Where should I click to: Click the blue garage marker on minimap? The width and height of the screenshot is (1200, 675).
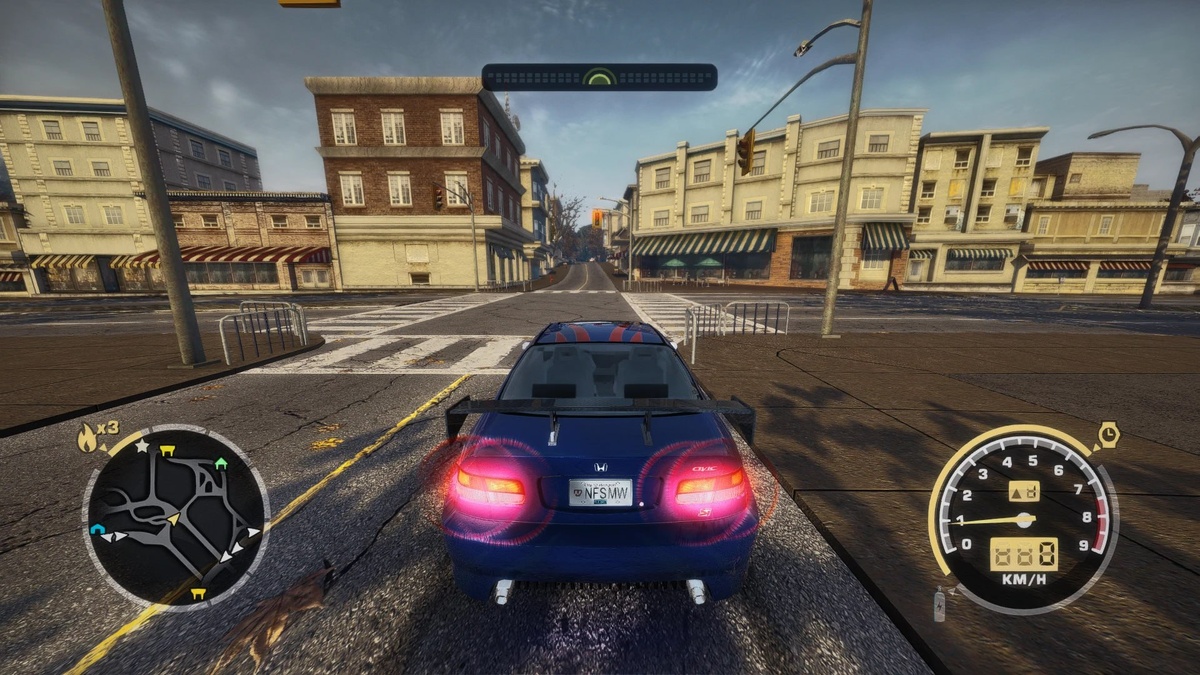(x=97, y=529)
